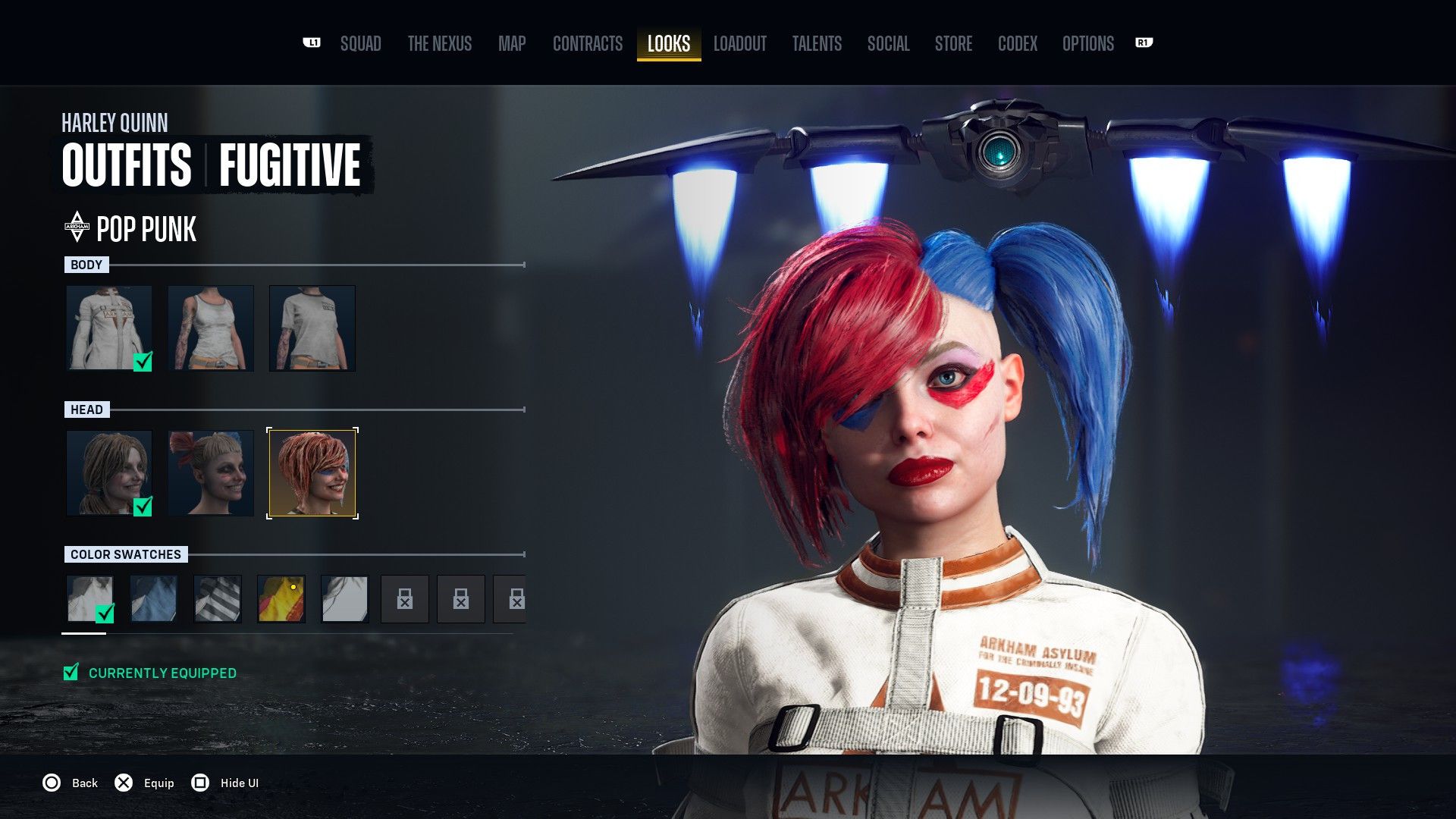Choose the striped gray color swatch
This screenshot has width=1456, height=819.
pos(218,598)
